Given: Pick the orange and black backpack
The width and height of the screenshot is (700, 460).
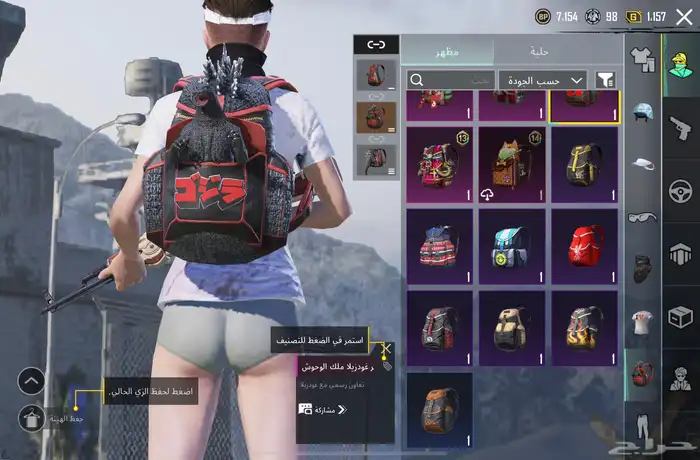Looking at the screenshot, I should [x=439, y=410].
